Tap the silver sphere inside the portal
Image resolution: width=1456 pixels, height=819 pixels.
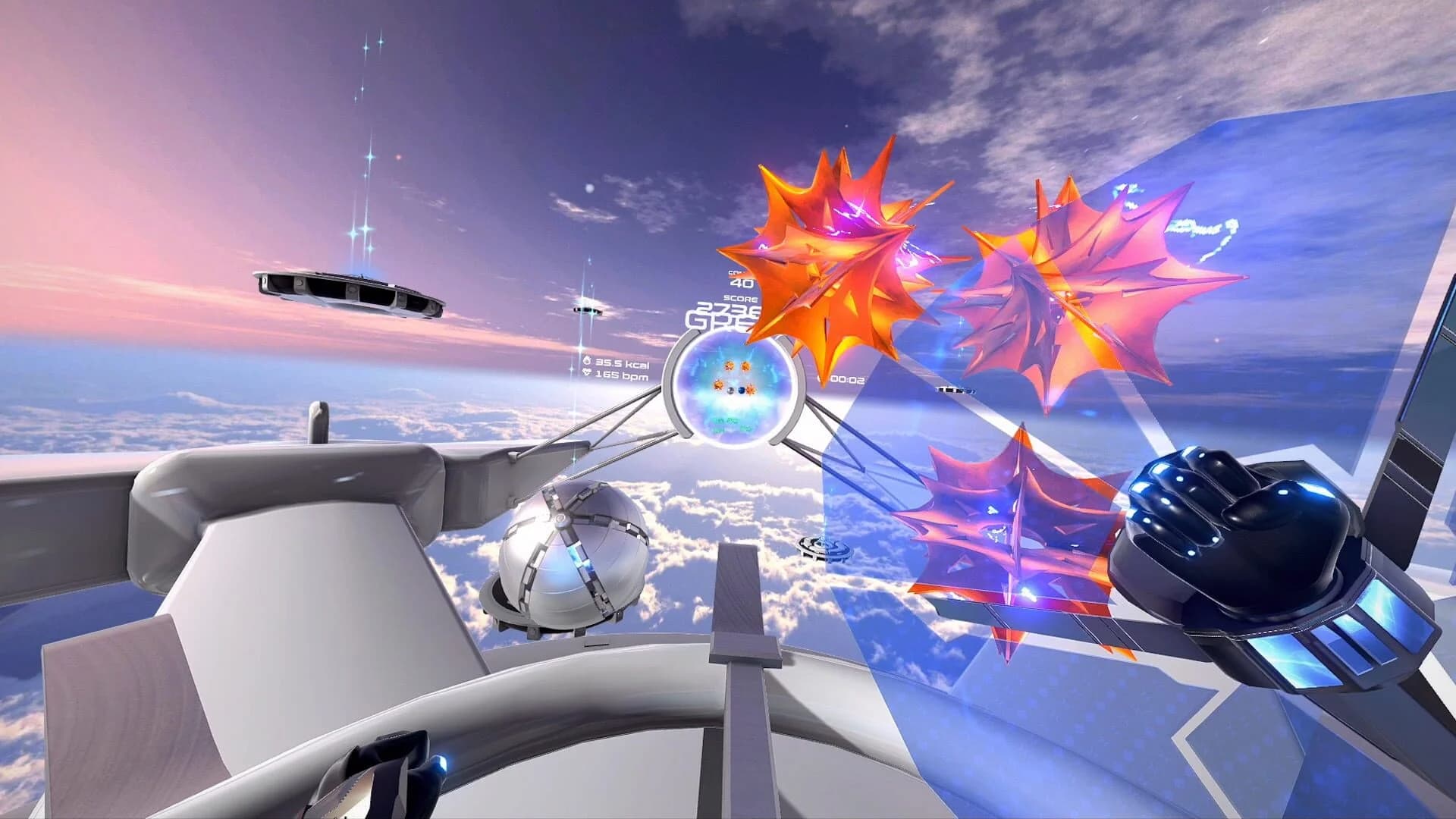(x=730, y=391)
